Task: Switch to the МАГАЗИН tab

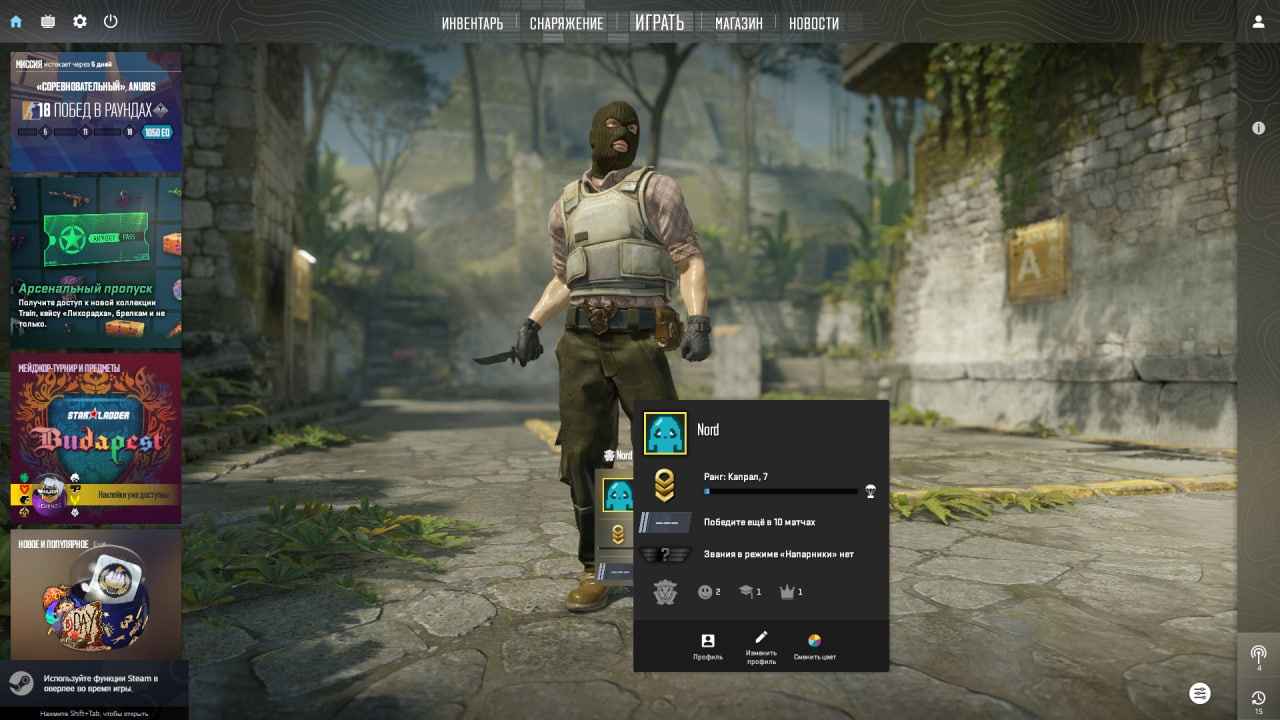Action: (737, 22)
